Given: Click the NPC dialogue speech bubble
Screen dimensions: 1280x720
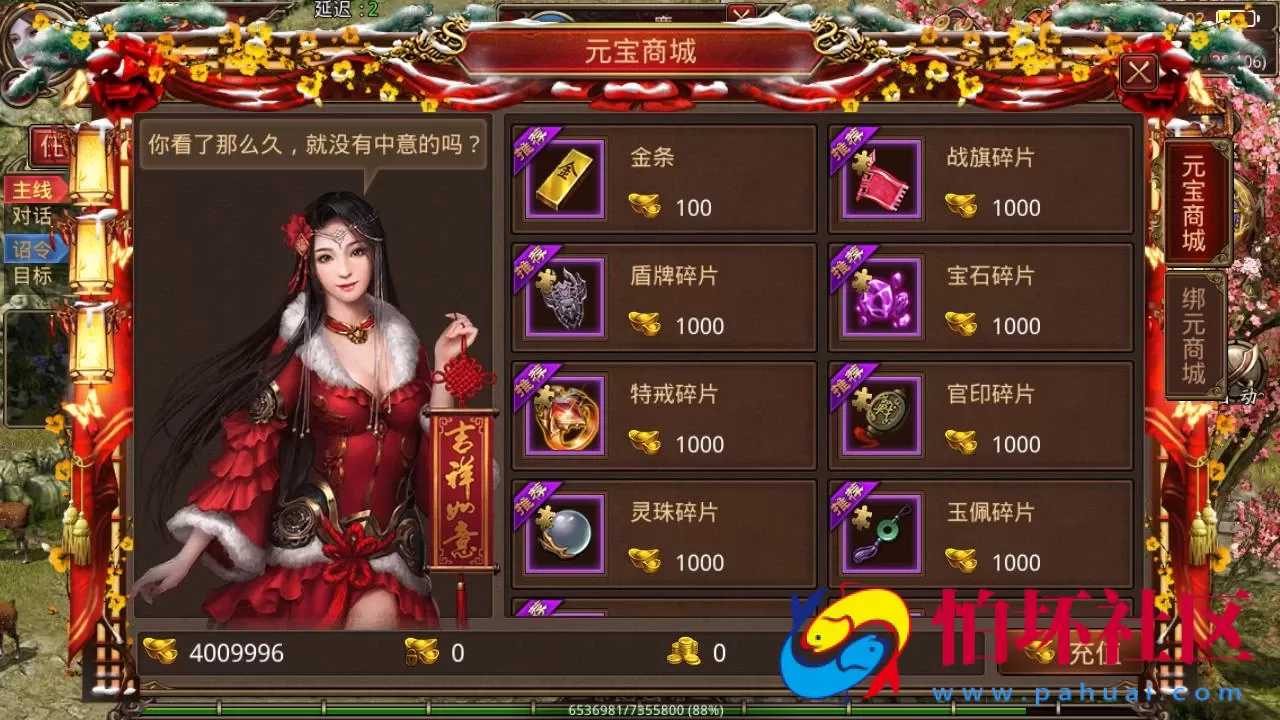Looking at the screenshot, I should click(x=312, y=145).
